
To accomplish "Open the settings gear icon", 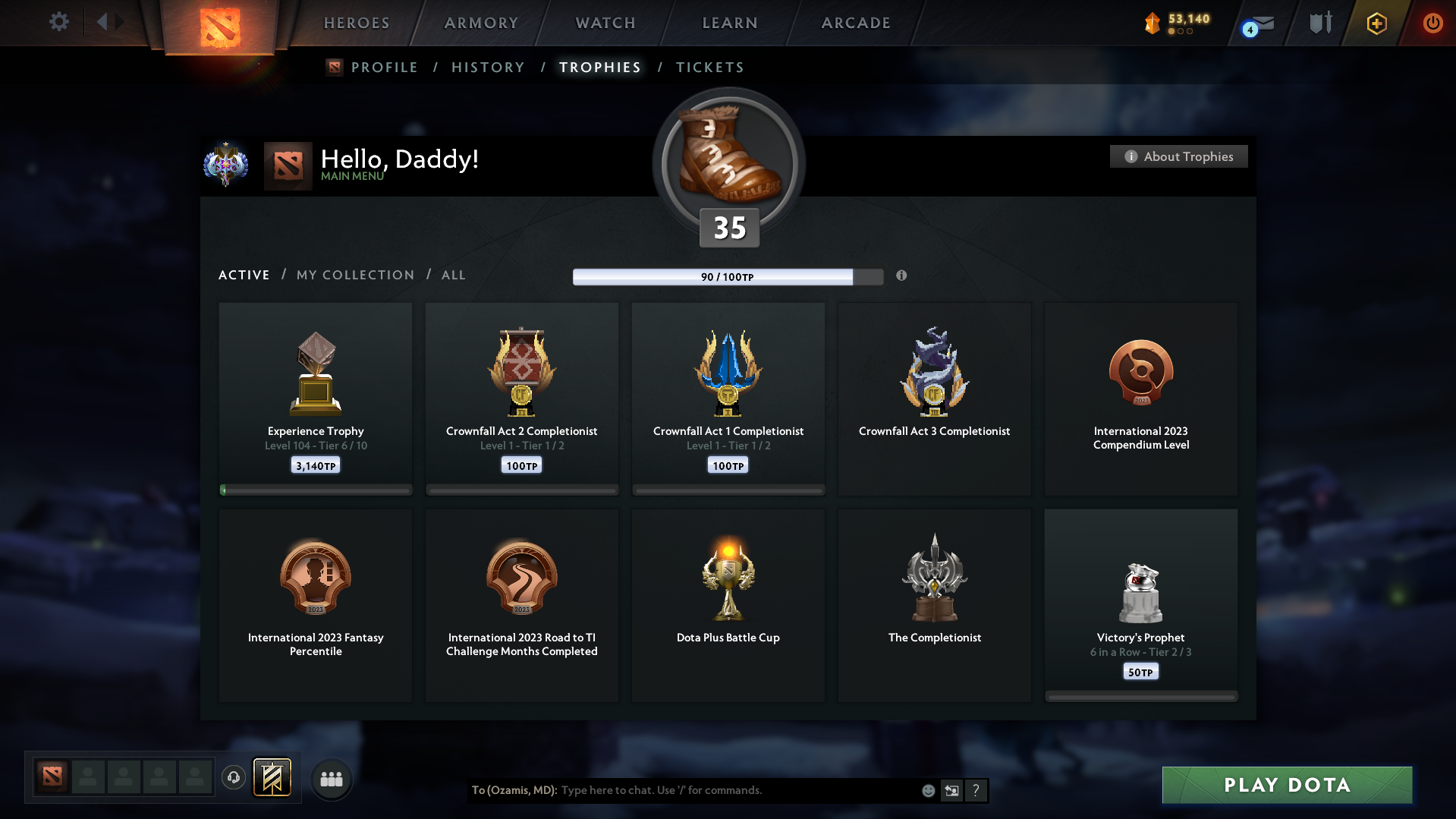I will point(59,22).
